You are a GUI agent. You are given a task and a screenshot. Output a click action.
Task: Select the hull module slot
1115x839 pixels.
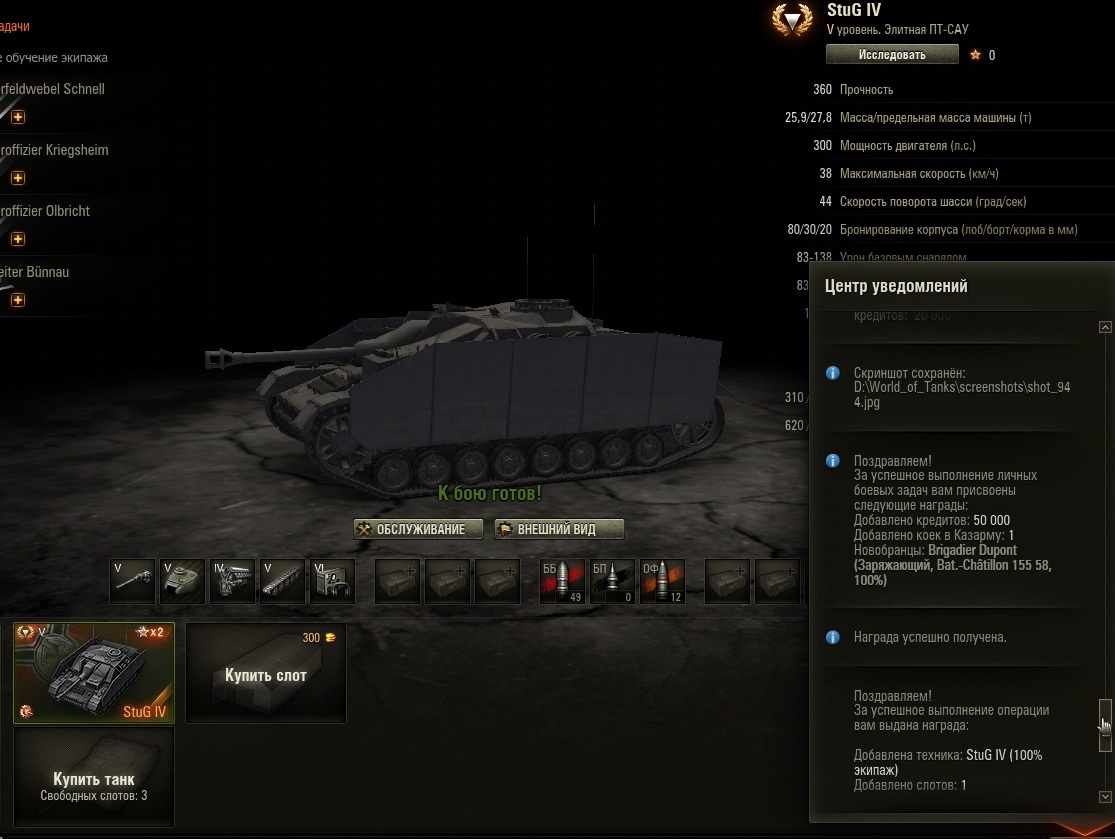click(182, 581)
